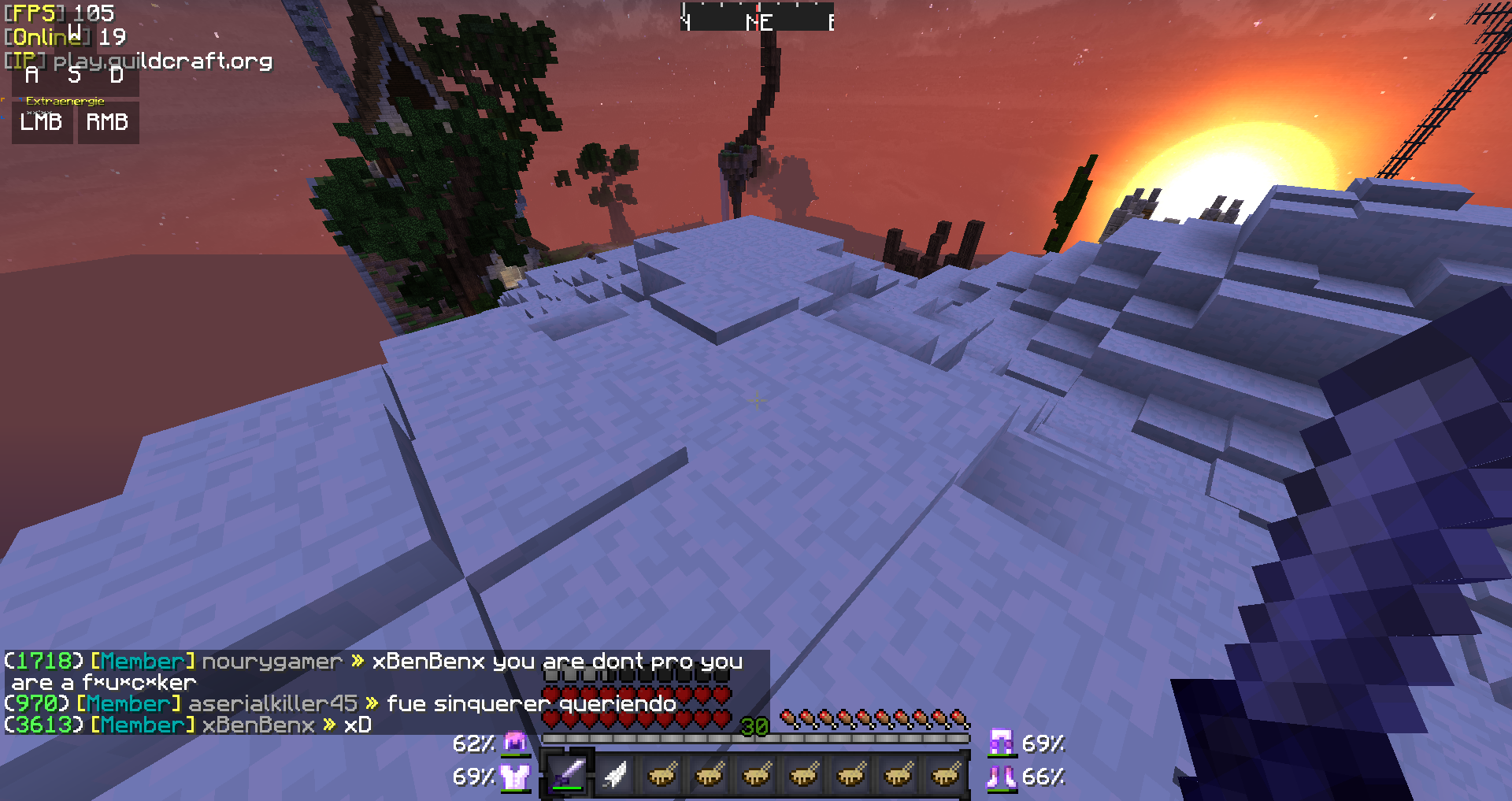Click the compass direction bar
1512x801 pixels.
click(757, 19)
